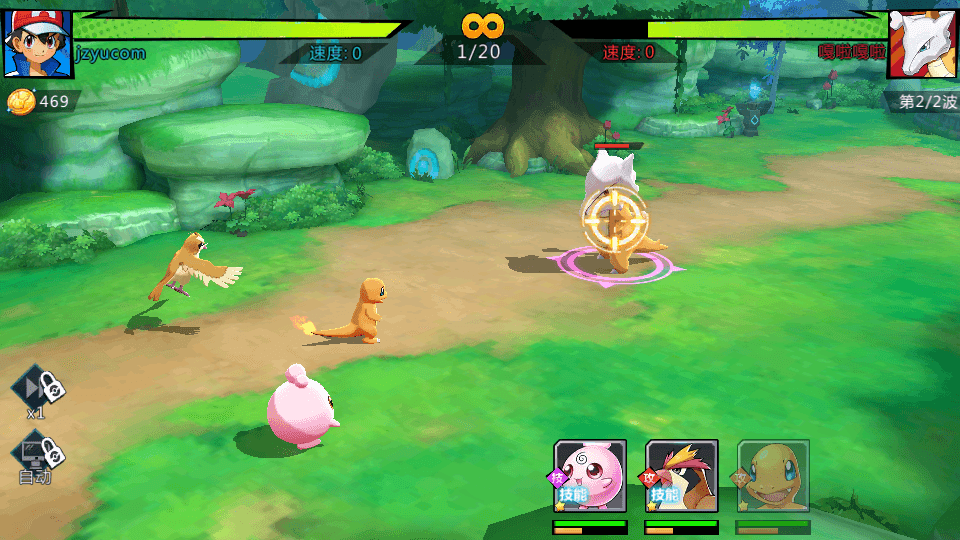Use Pidgeotto's skill card

pos(682,476)
